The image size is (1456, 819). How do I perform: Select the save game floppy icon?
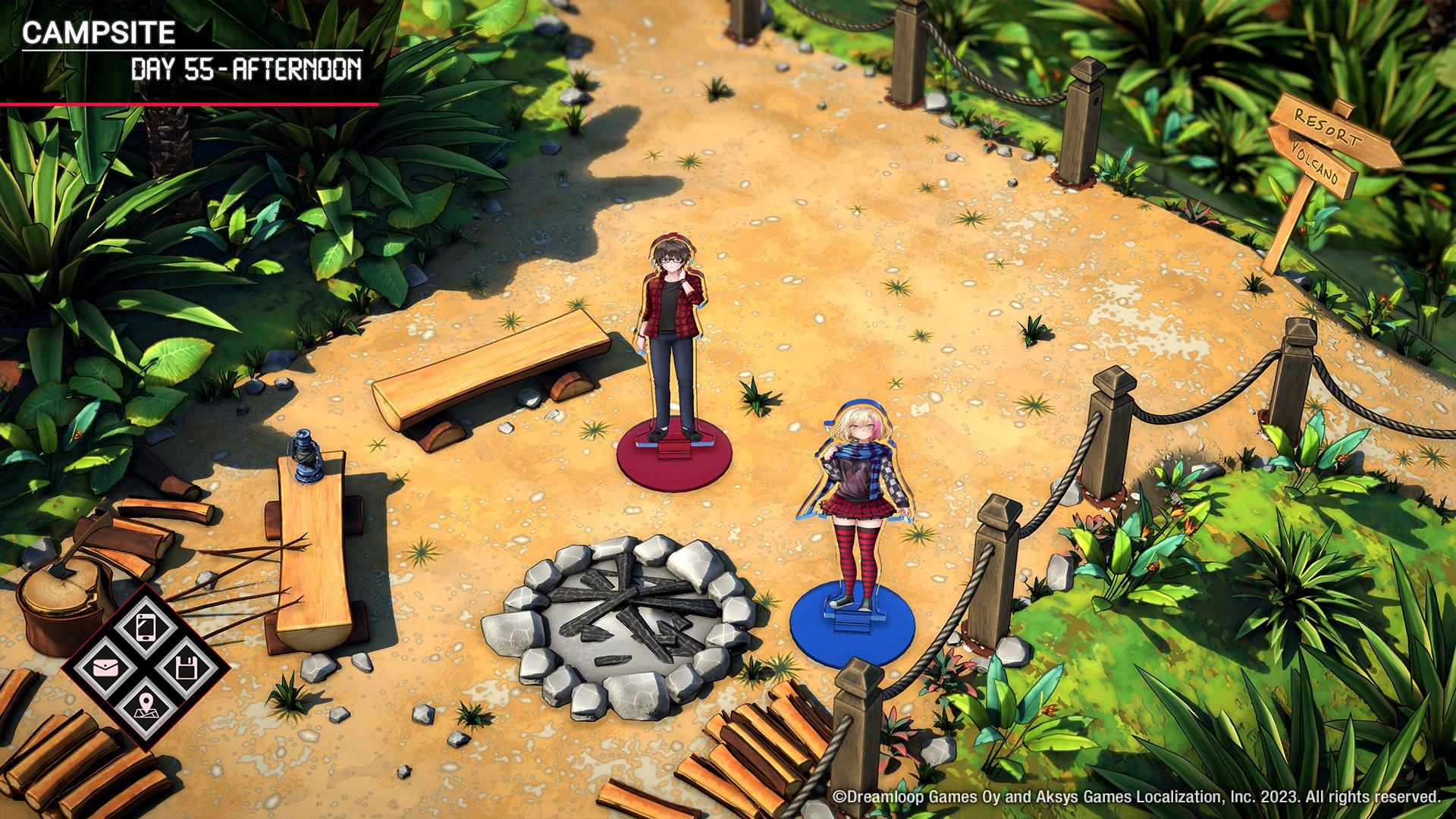click(x=187, y=667)
